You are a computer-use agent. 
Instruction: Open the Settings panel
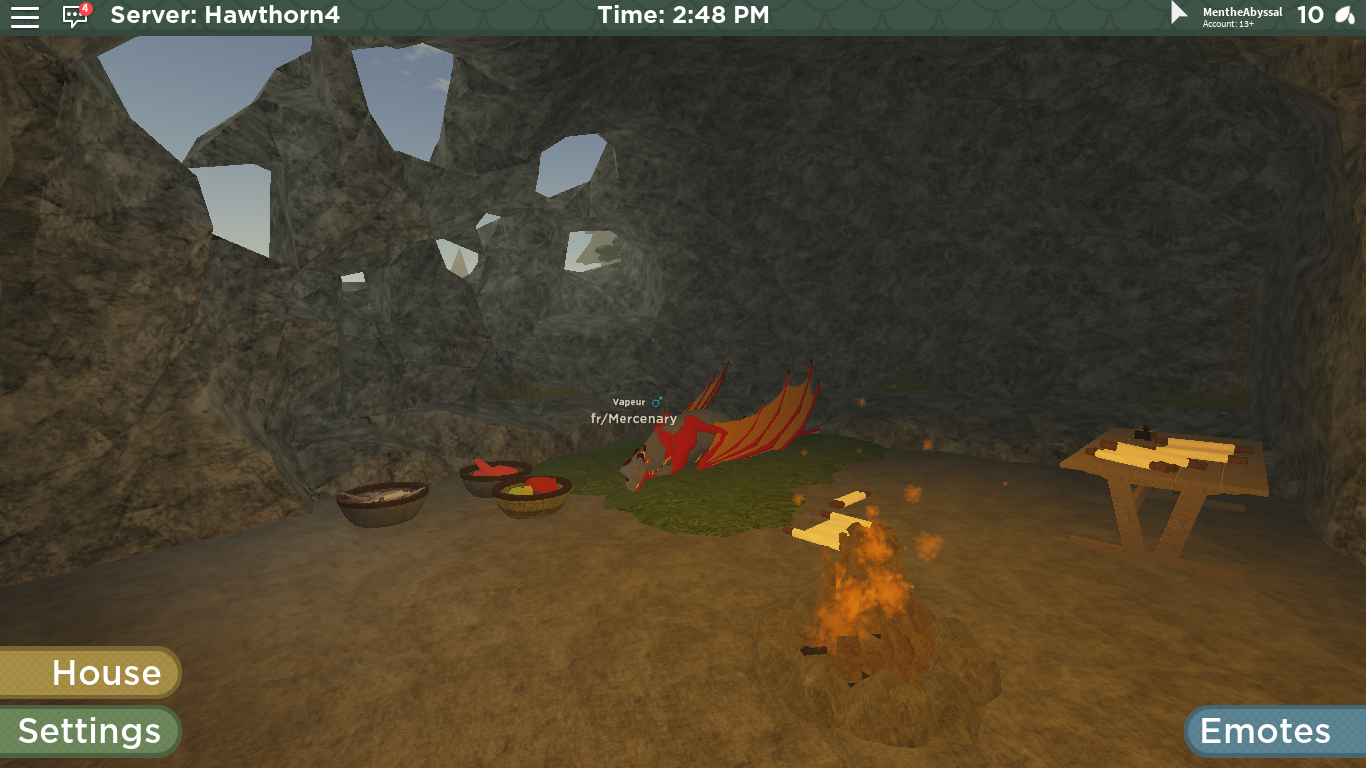point(90,731)
